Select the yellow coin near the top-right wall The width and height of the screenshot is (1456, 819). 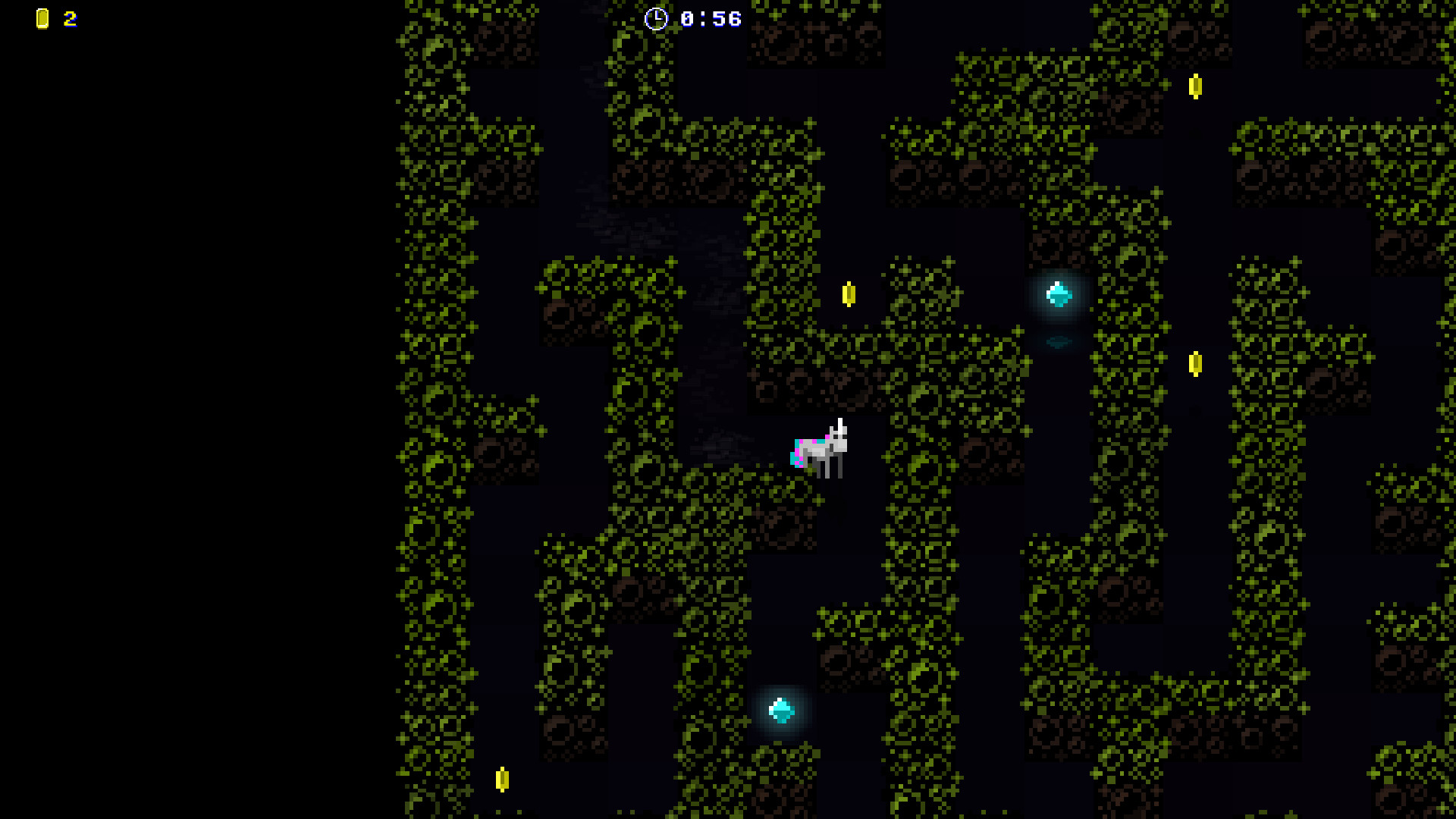(x=1197, y=87)
